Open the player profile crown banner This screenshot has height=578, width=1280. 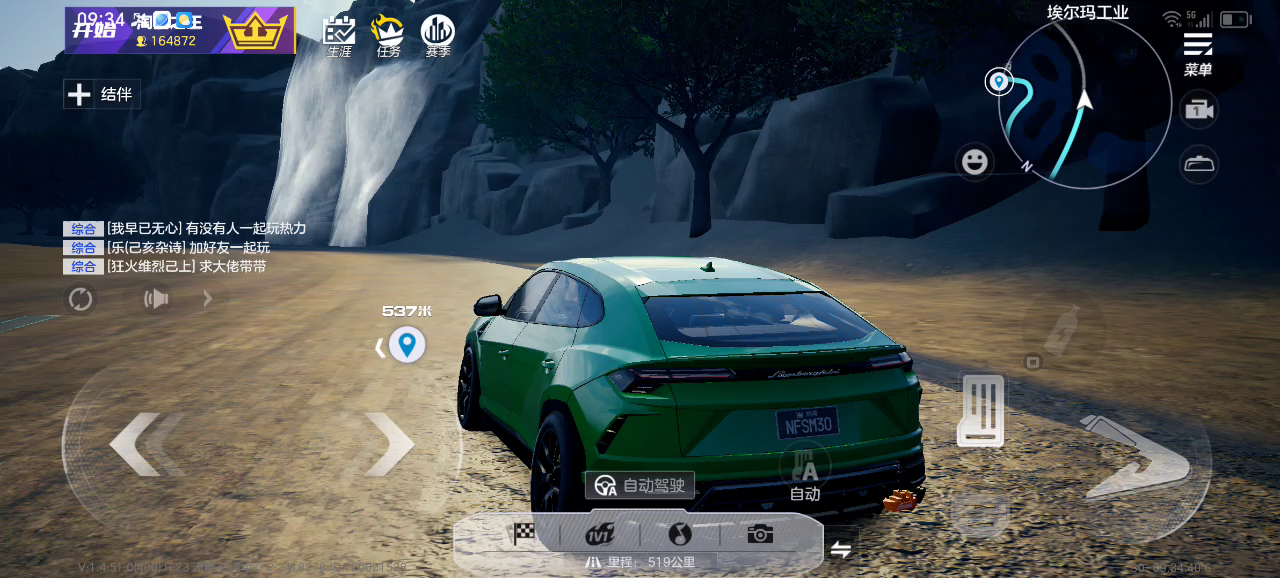pyautogui.click(x=180, y=30)
